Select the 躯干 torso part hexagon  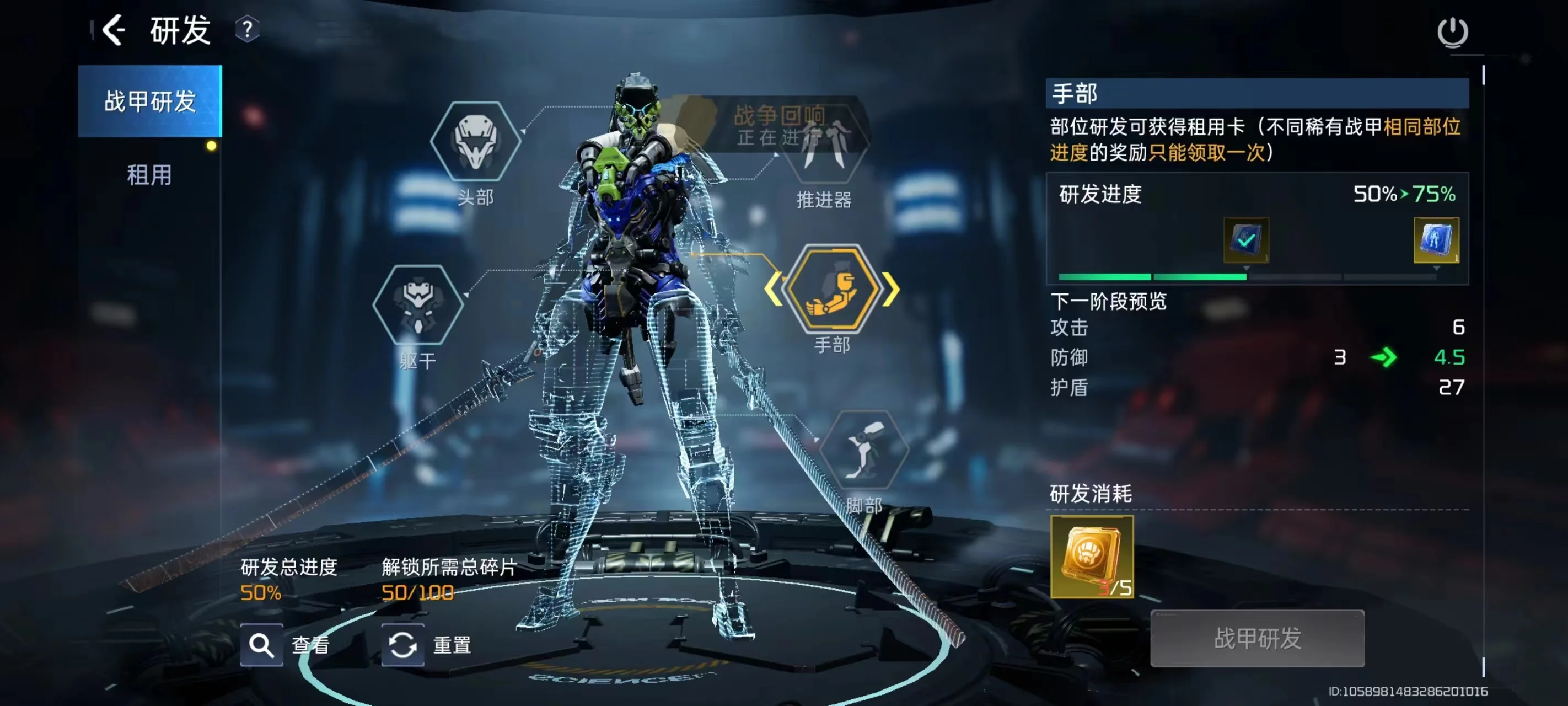417,304
